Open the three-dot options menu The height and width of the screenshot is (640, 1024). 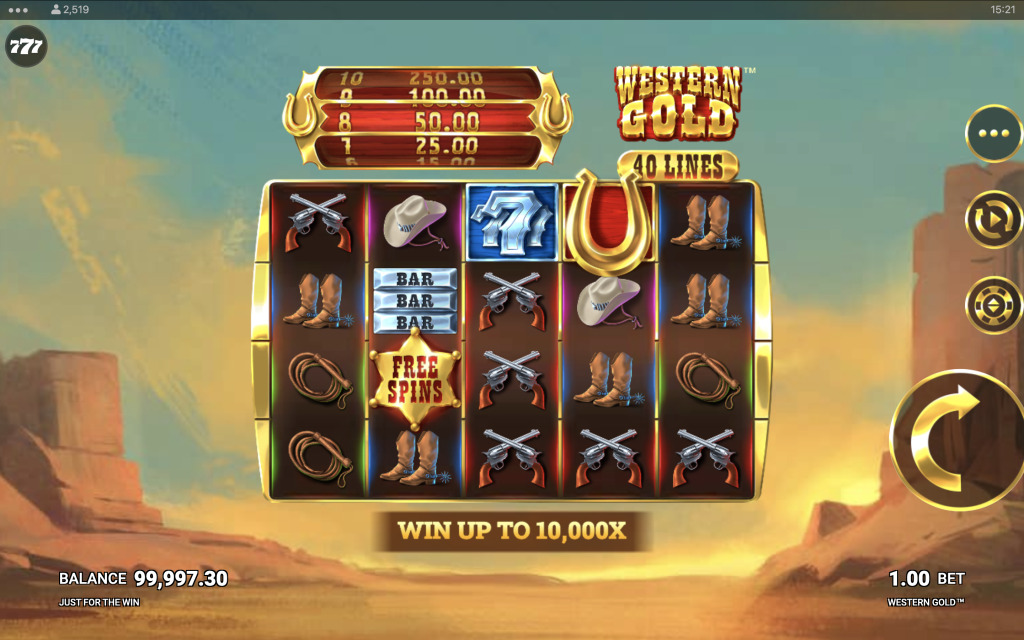(x=993, y=134)
